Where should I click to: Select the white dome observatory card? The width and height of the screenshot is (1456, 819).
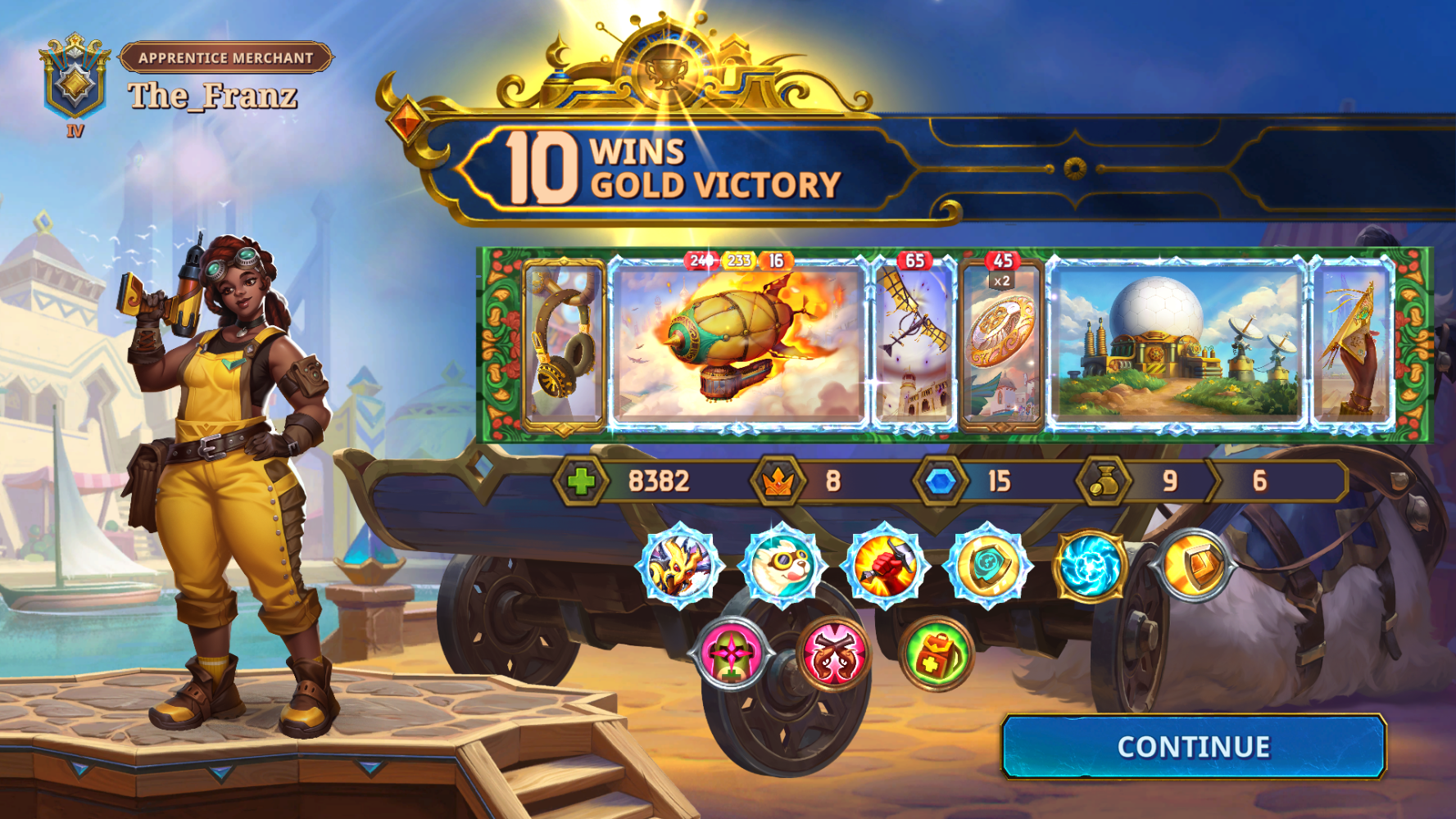pos(1176,344)
